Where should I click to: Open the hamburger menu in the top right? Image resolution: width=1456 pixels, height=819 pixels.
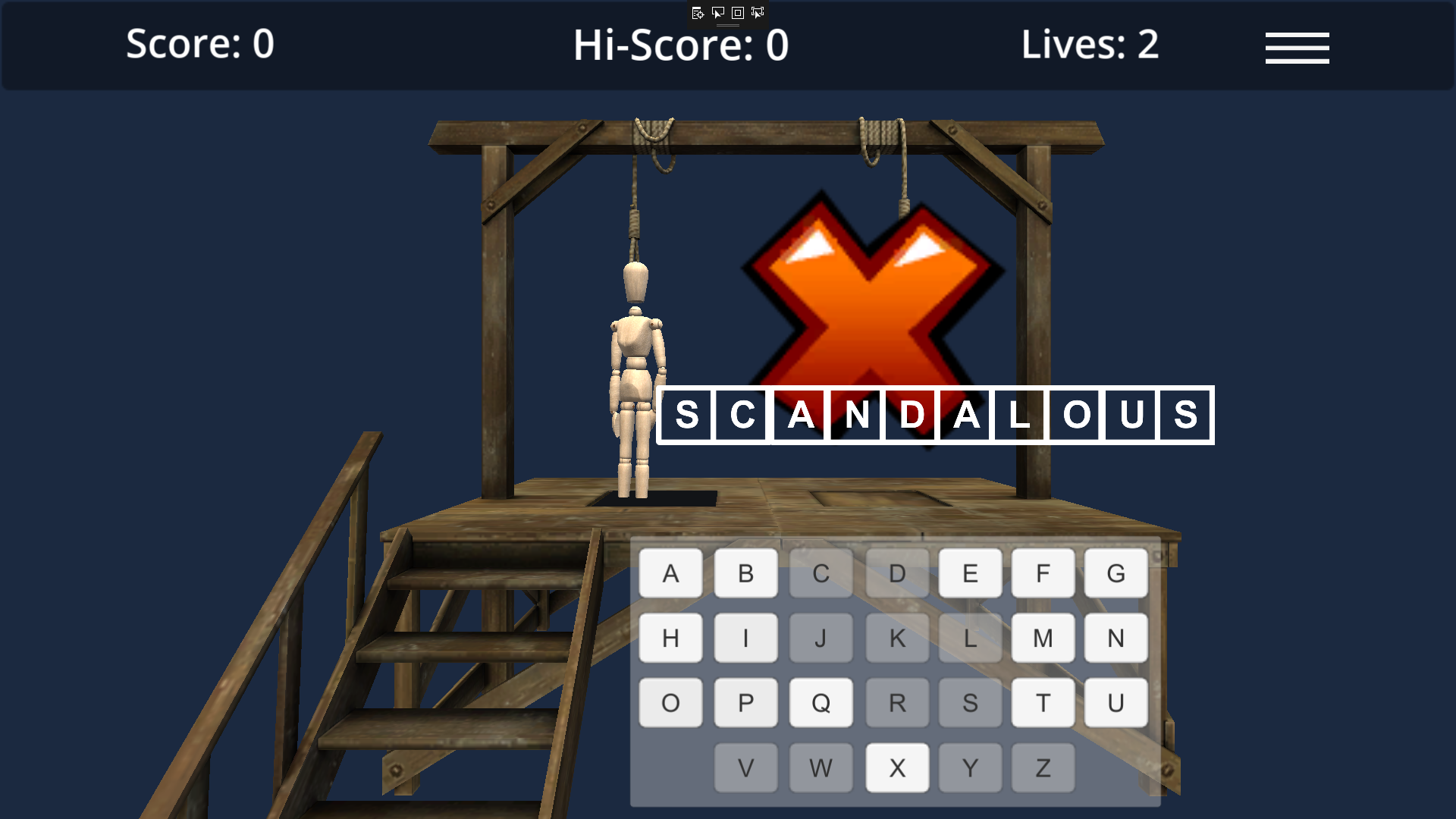1297,47
